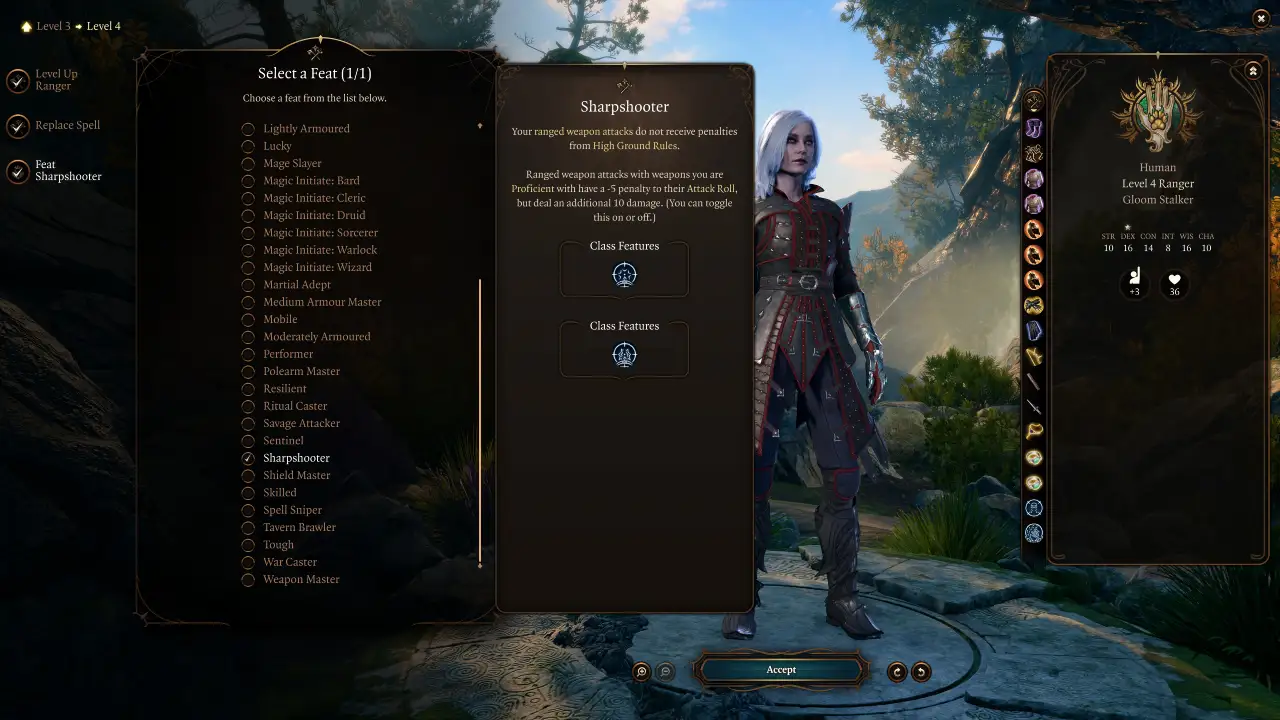1280x720 pixels.
Task: Click the initiative +3 icon
Action: click(1135, 283)
